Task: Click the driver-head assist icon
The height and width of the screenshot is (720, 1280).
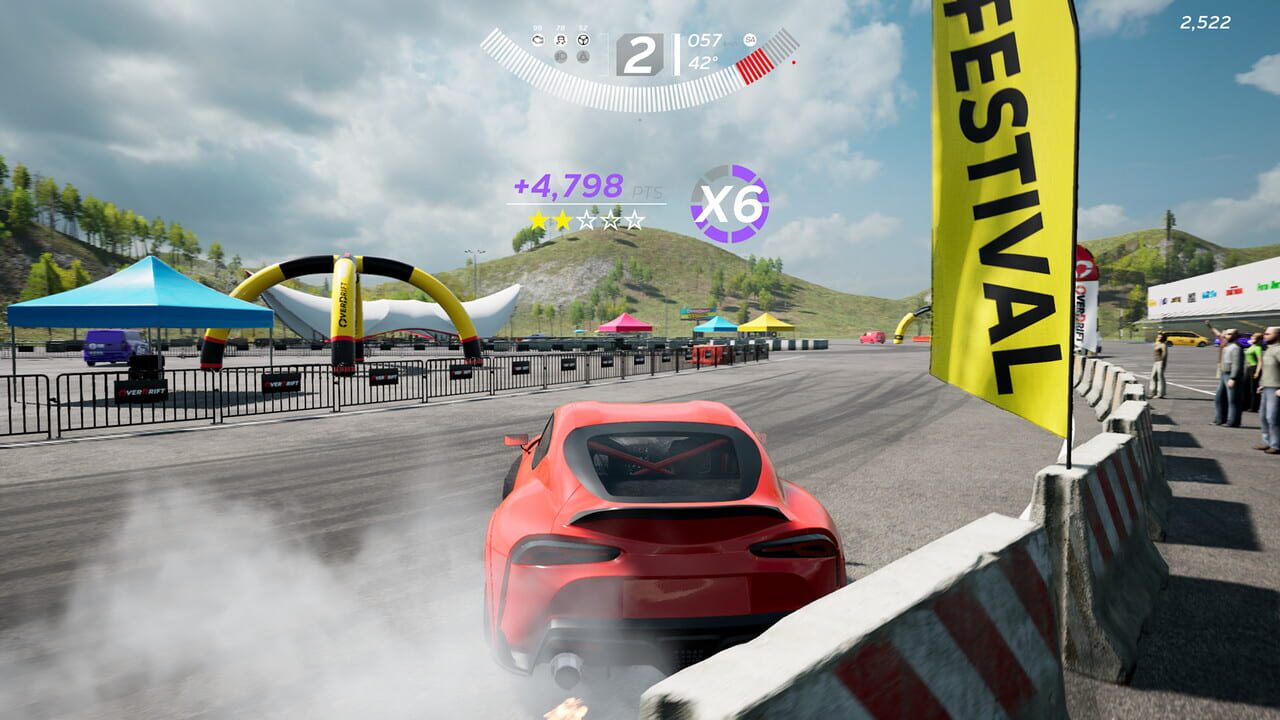Action: [561, 39]
